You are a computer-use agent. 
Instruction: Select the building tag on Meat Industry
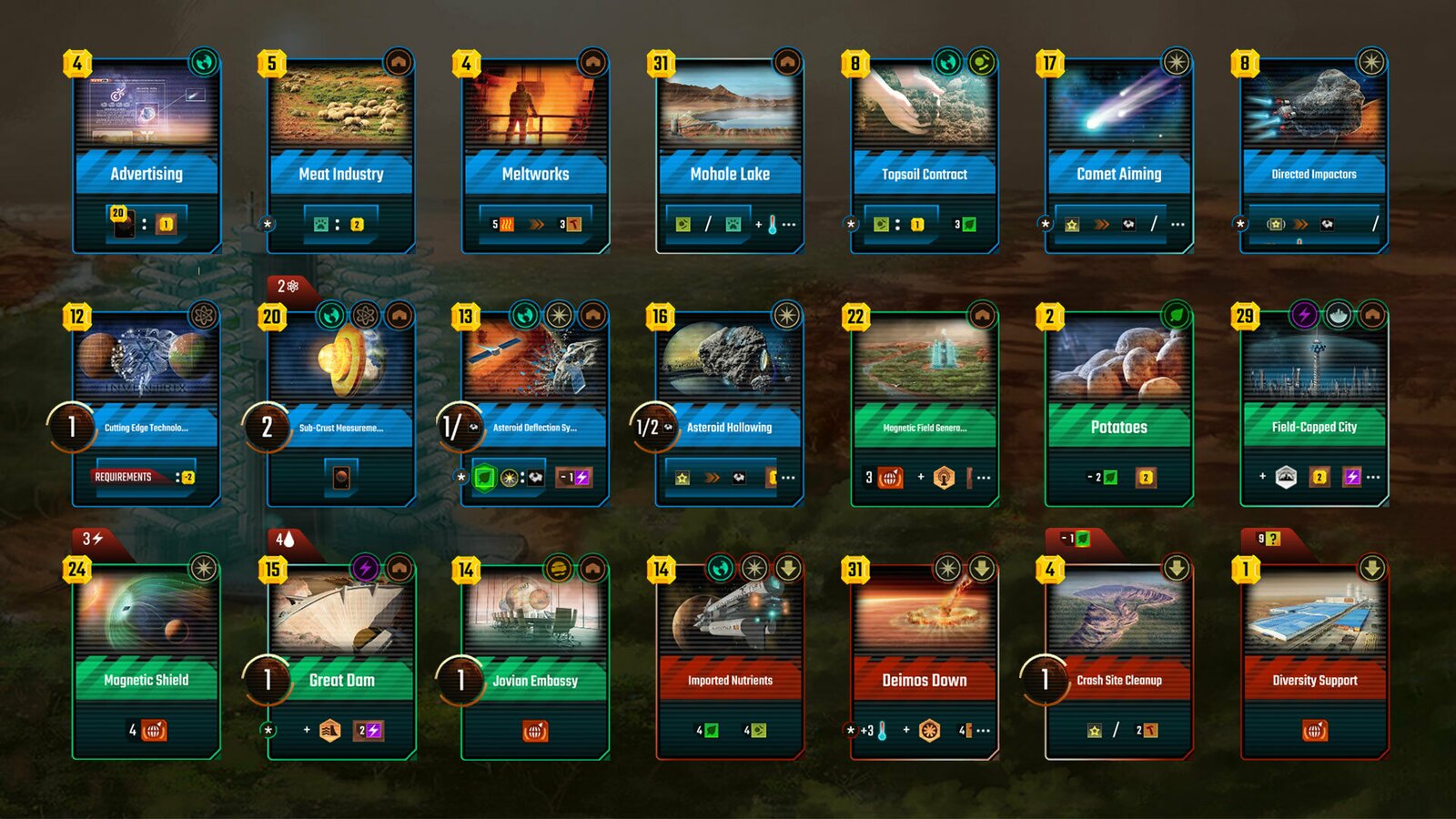click(400, 59)
